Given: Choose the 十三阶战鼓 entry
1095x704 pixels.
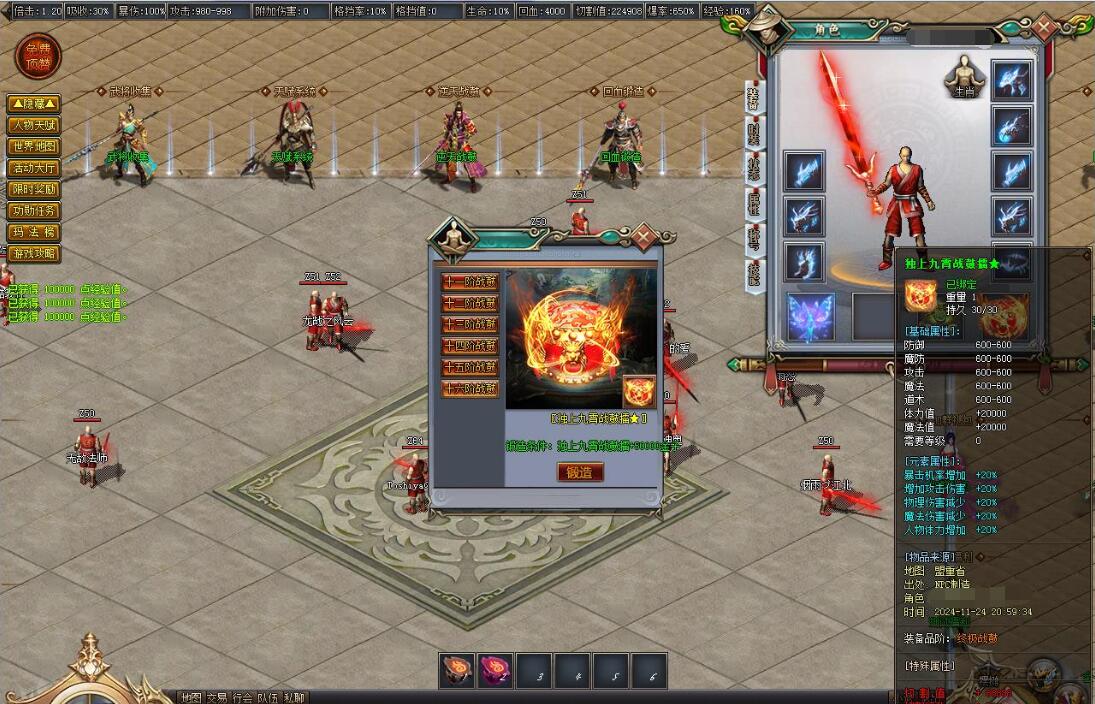Looking at the screenshot, I should point(470,325).
